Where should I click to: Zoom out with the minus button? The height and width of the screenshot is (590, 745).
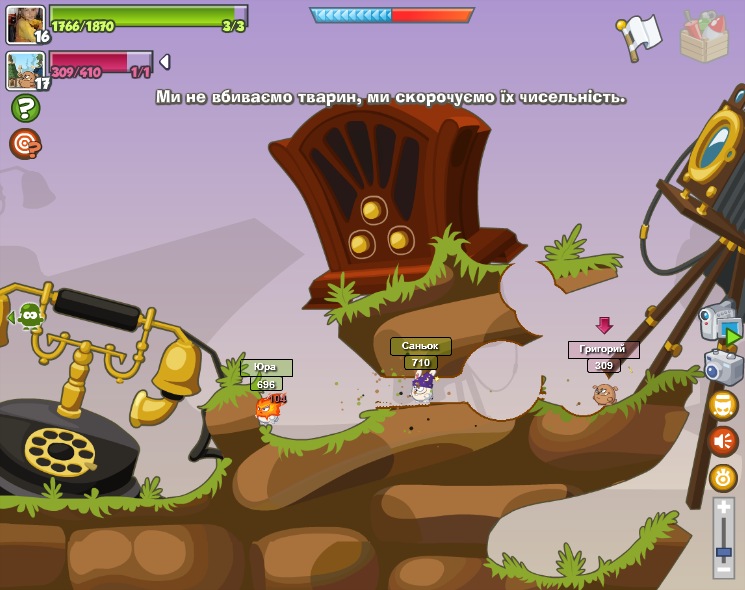[723, 569]
